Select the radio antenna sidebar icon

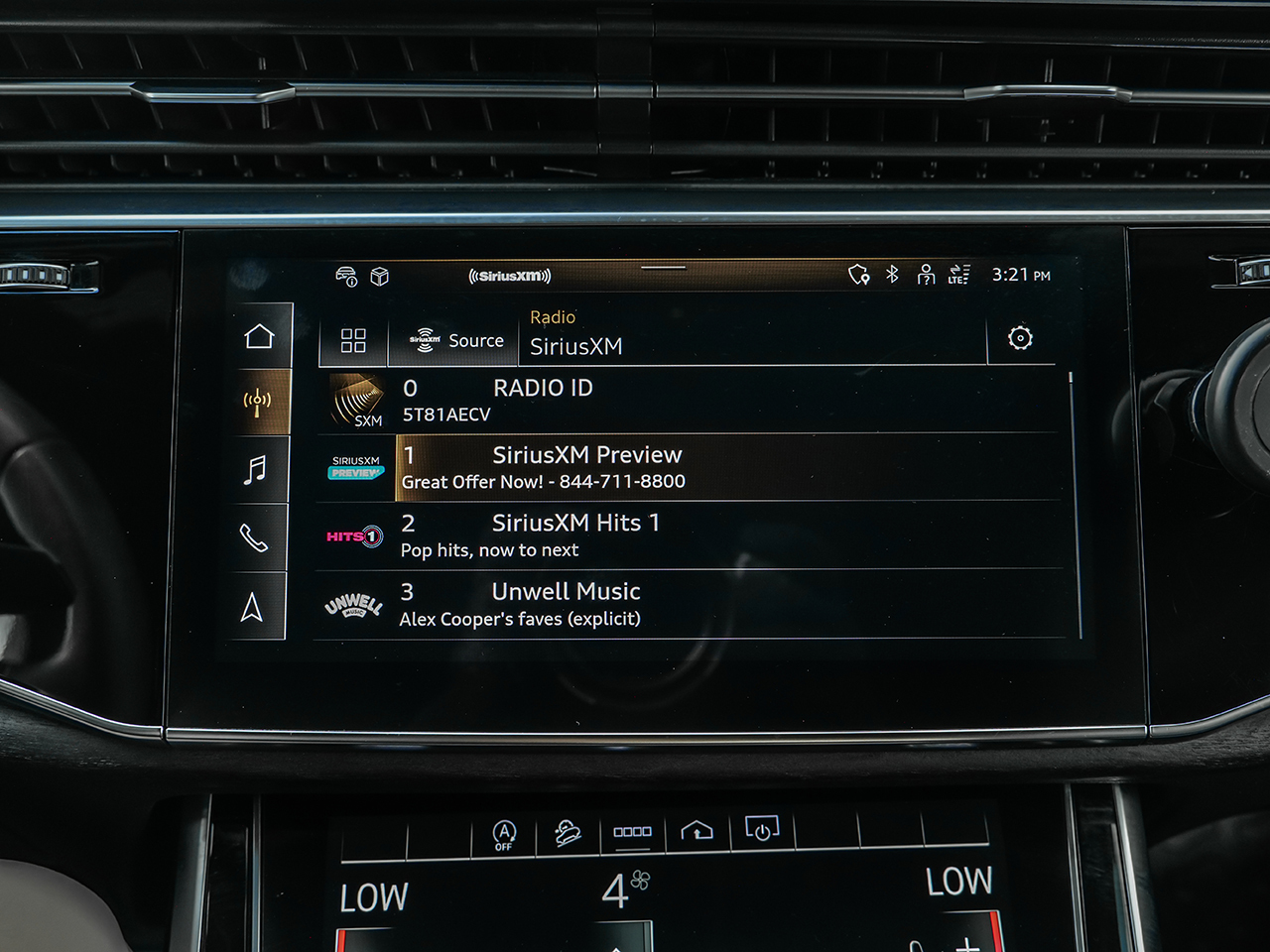tap(257, 402)
